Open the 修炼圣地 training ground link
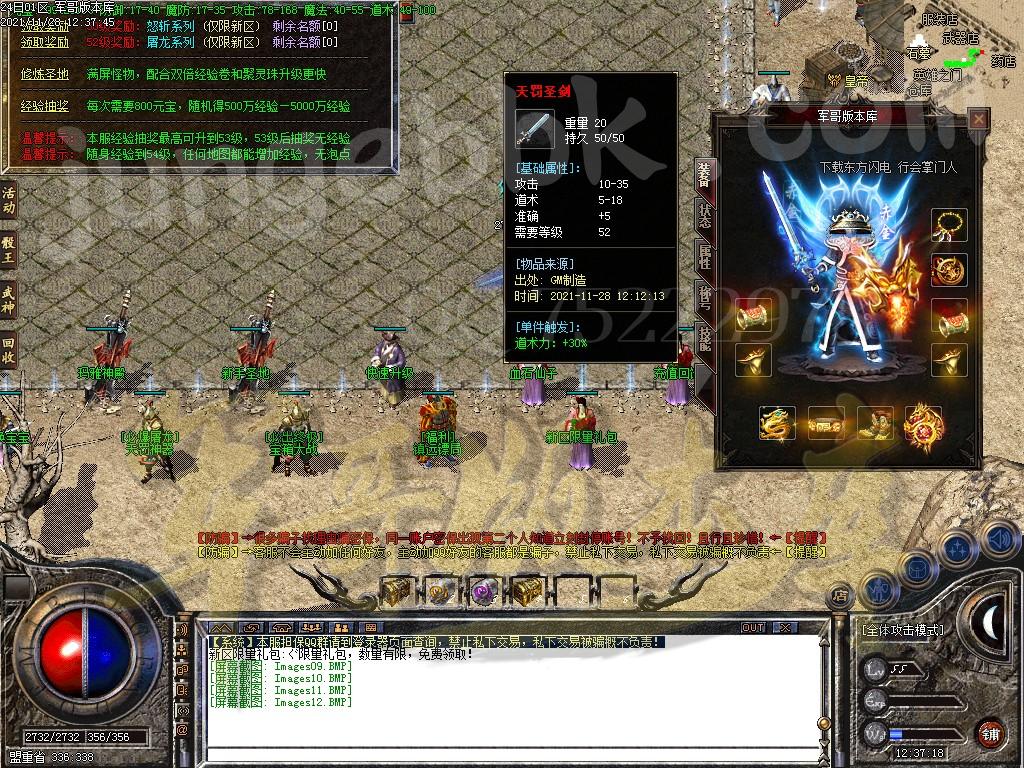Viewport: 1024px width, 768px height. (45, 74)
